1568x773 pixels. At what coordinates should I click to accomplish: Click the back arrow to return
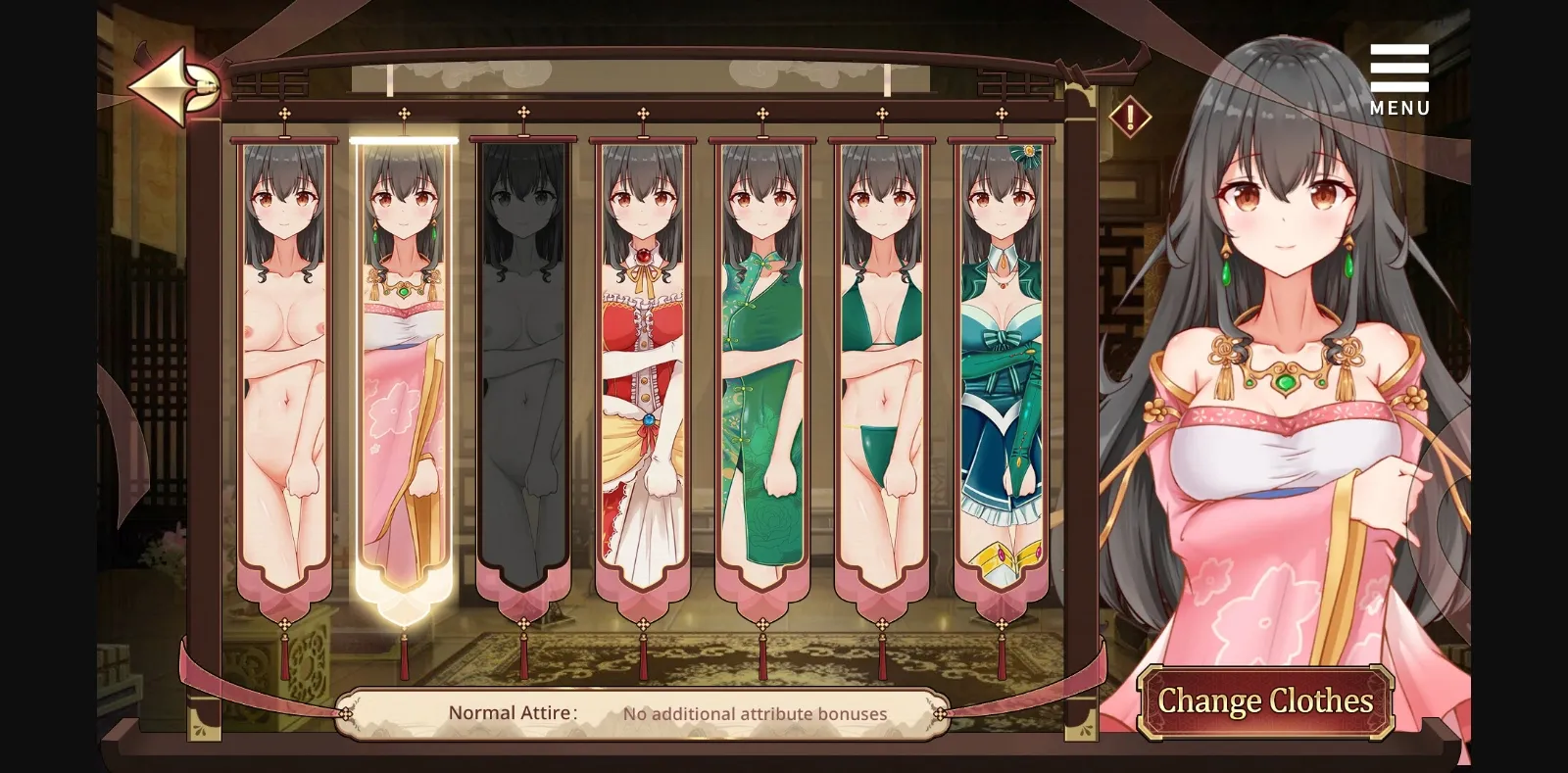172,83
